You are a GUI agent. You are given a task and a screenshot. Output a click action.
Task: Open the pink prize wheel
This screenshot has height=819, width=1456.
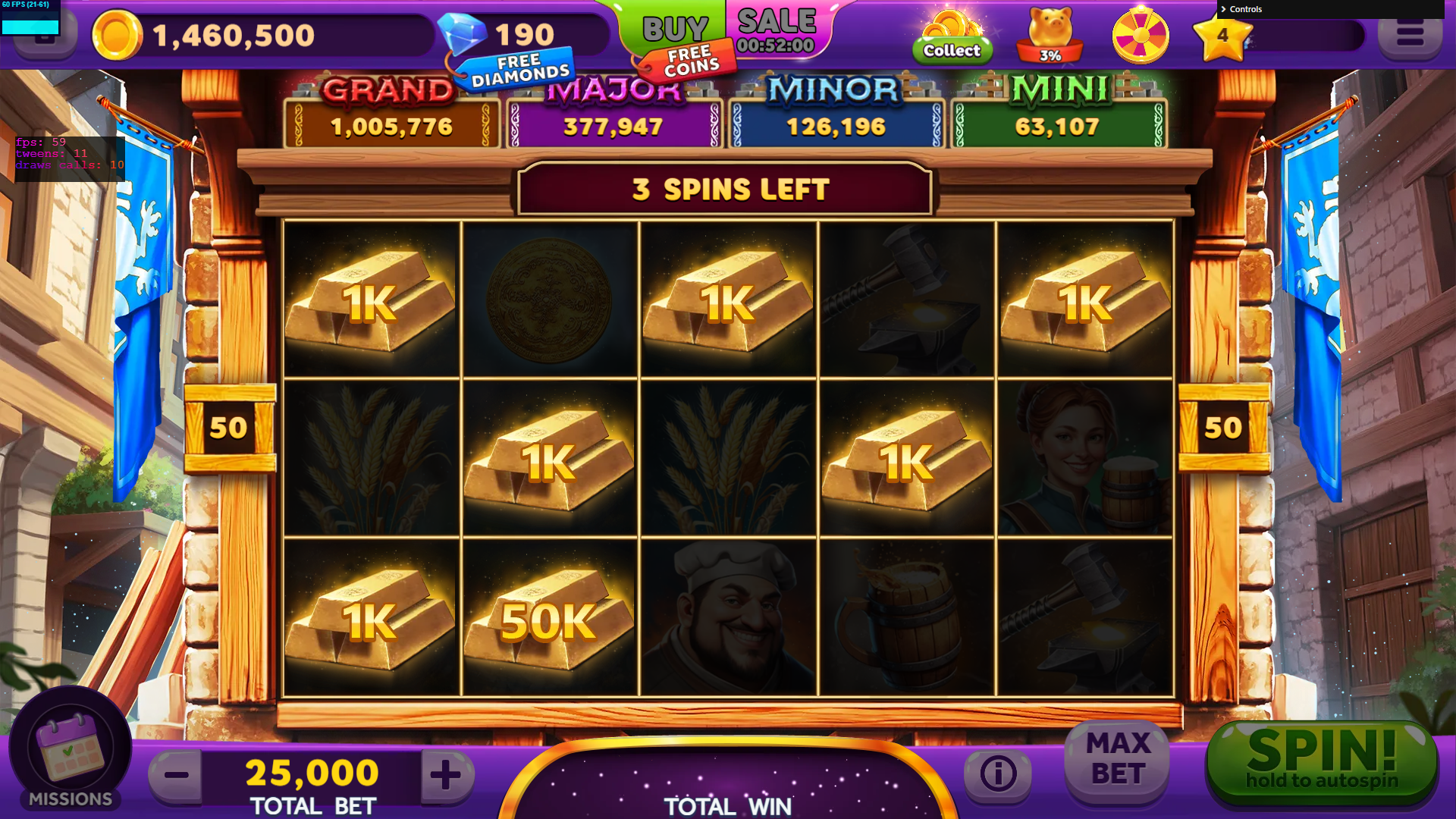click(x=1140, y=35)
